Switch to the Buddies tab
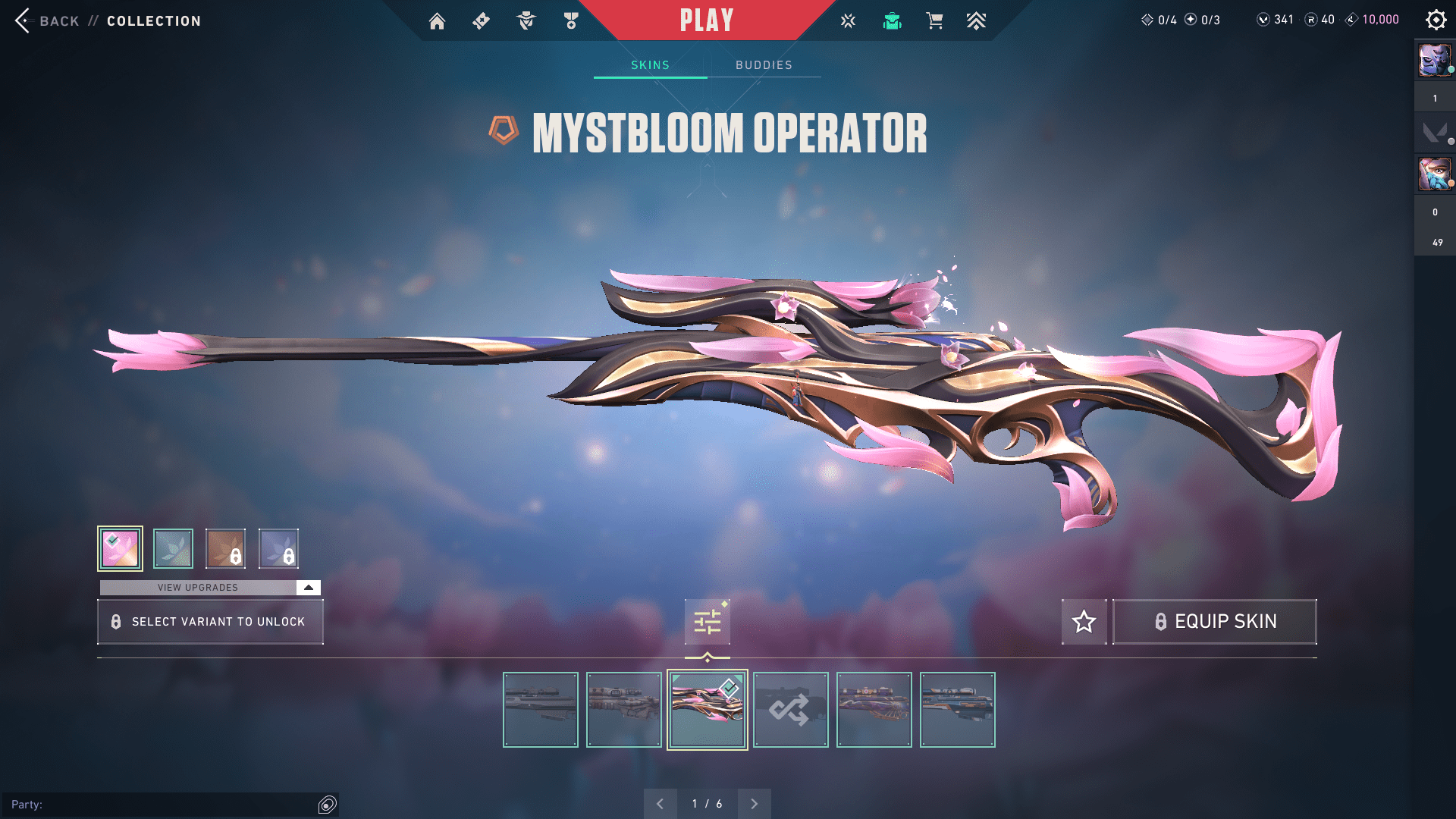Image resolution: width=1456 pixels, height=819 pixels. click(x=764, y=65)
